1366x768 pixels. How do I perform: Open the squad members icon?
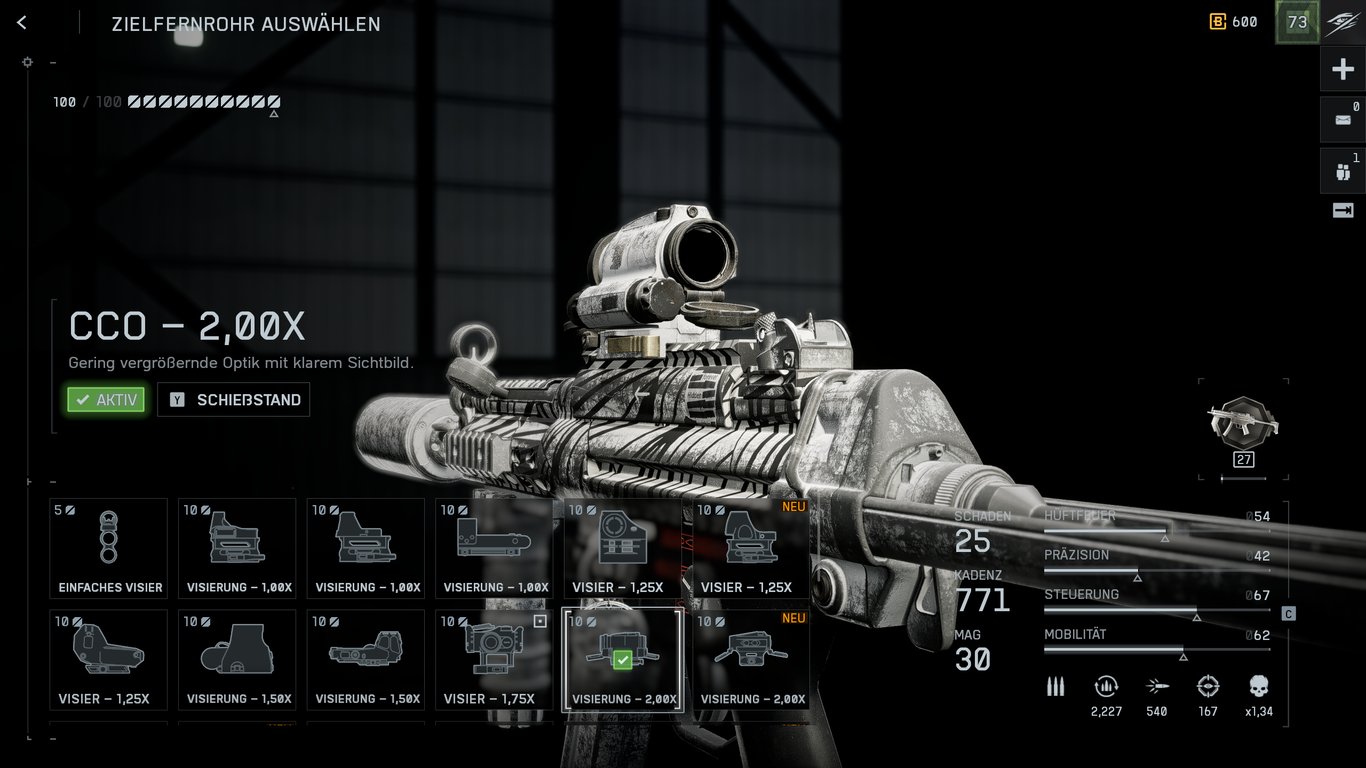1343,171
